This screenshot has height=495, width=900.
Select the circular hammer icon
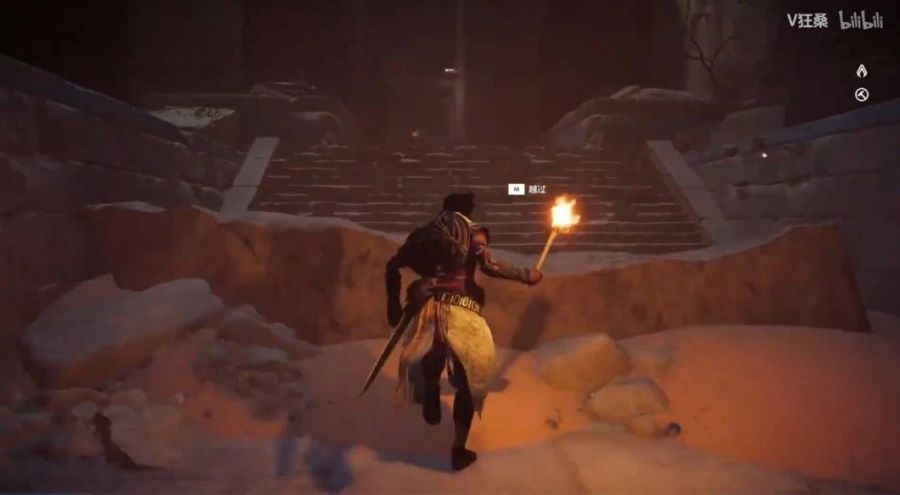pos(861,95)
